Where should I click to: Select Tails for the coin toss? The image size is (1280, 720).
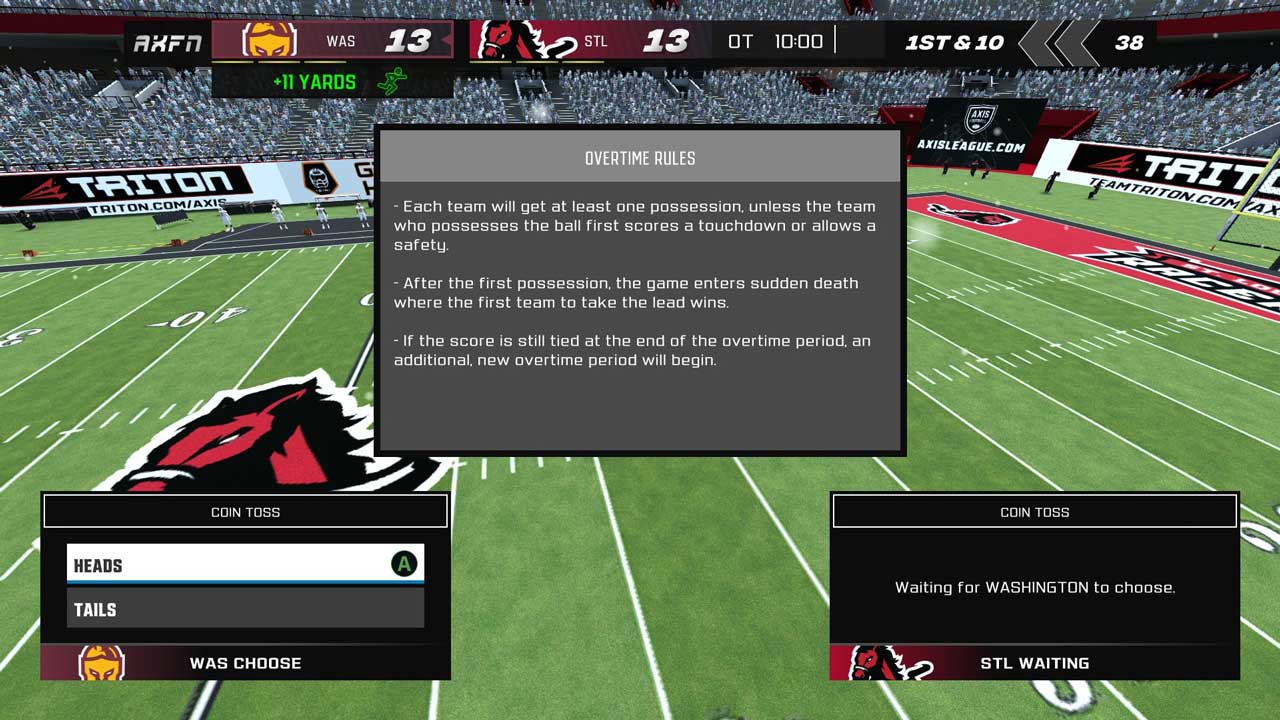tap(245, 609)
